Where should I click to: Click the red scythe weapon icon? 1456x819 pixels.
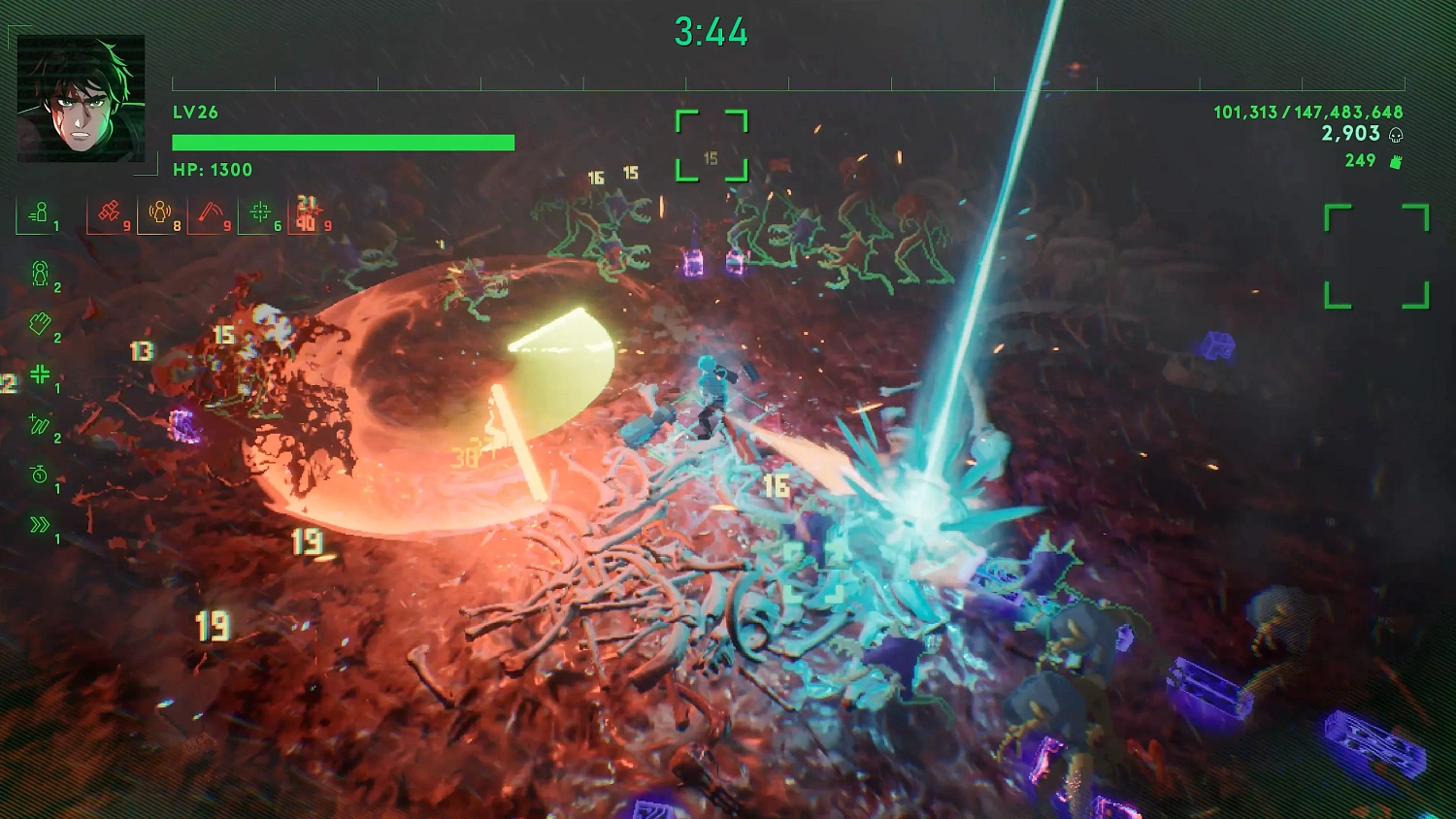tap(212, 213)
